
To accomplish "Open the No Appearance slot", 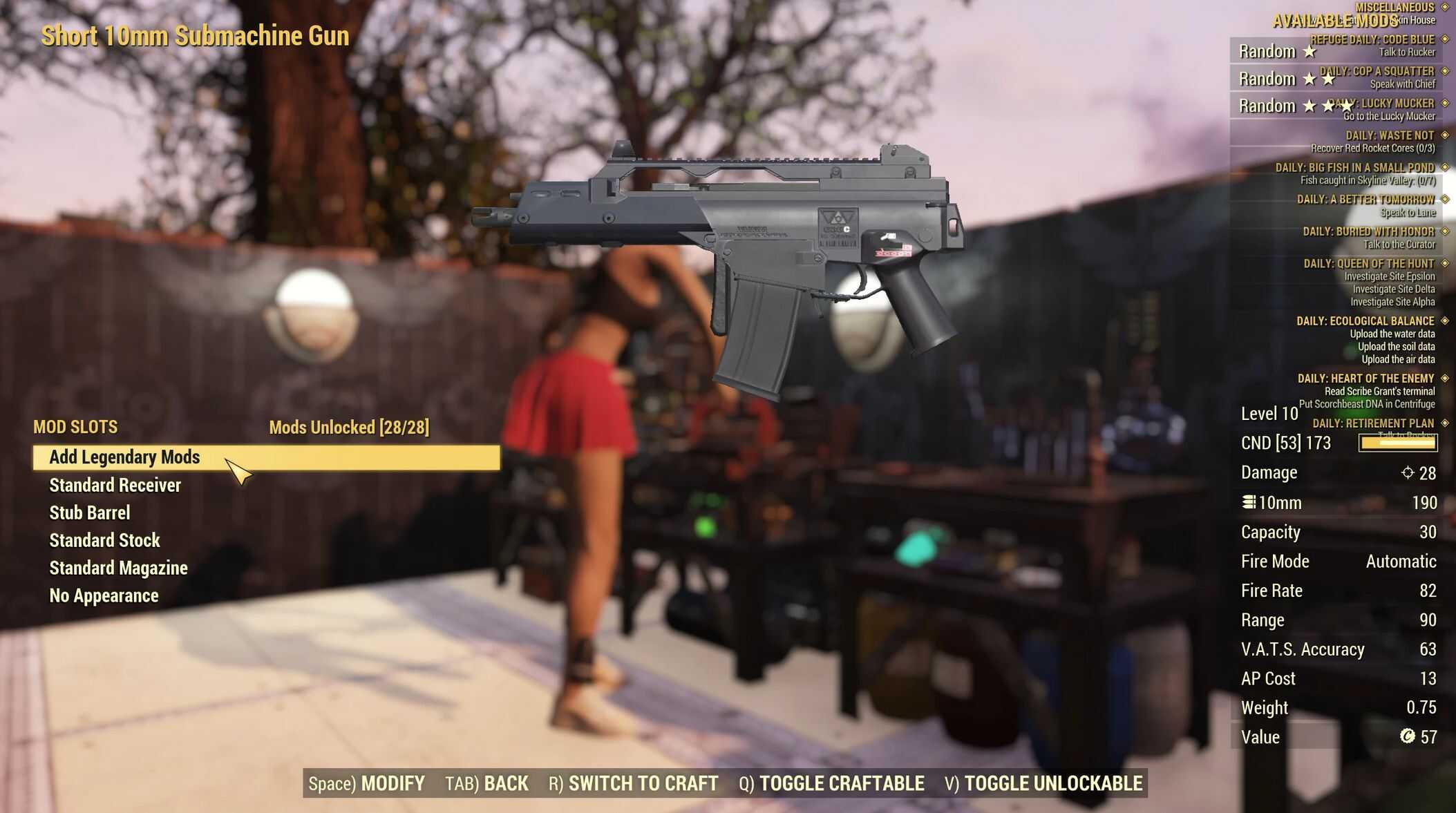I will (x=104, y=596).
